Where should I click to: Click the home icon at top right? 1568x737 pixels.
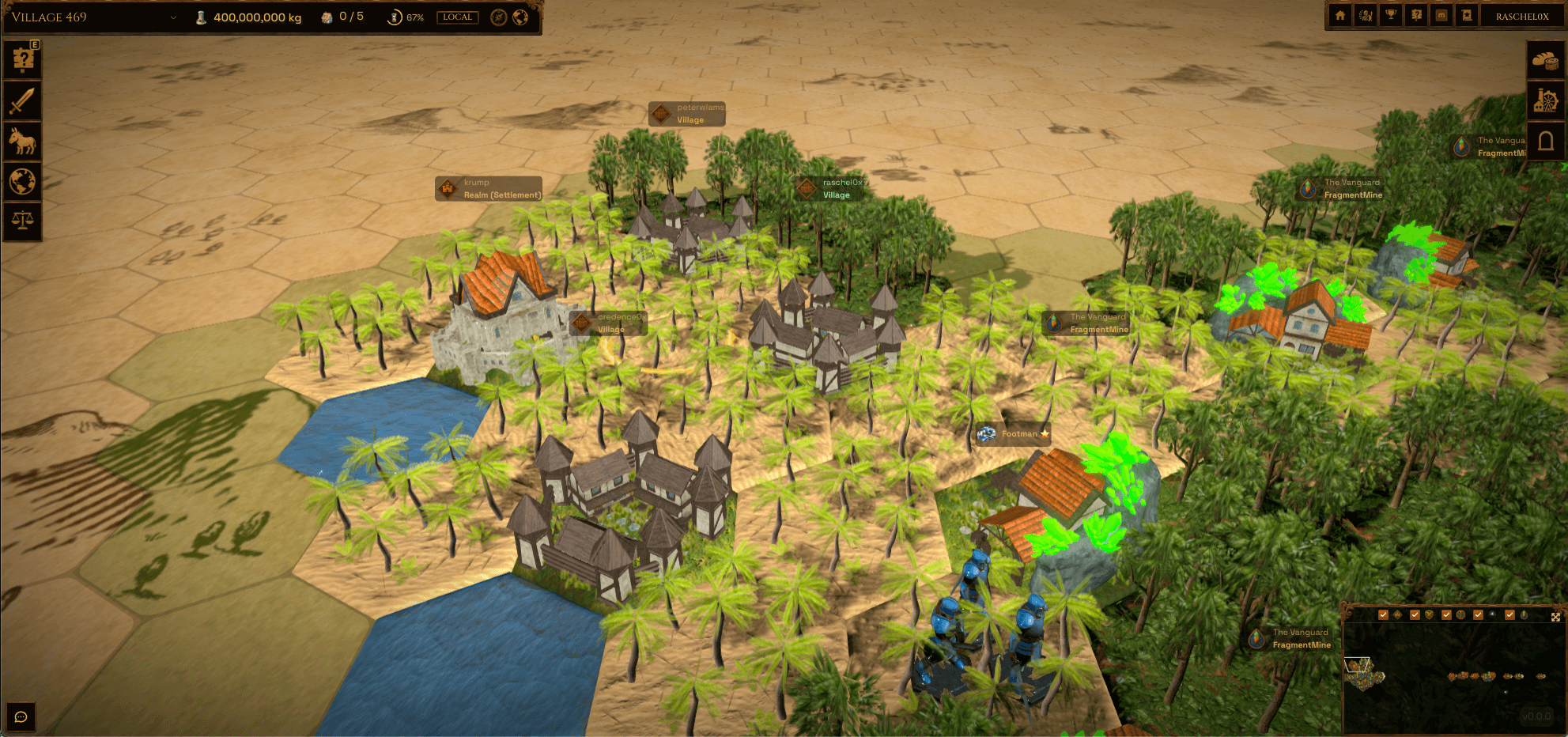click(x=1340, y=15)
